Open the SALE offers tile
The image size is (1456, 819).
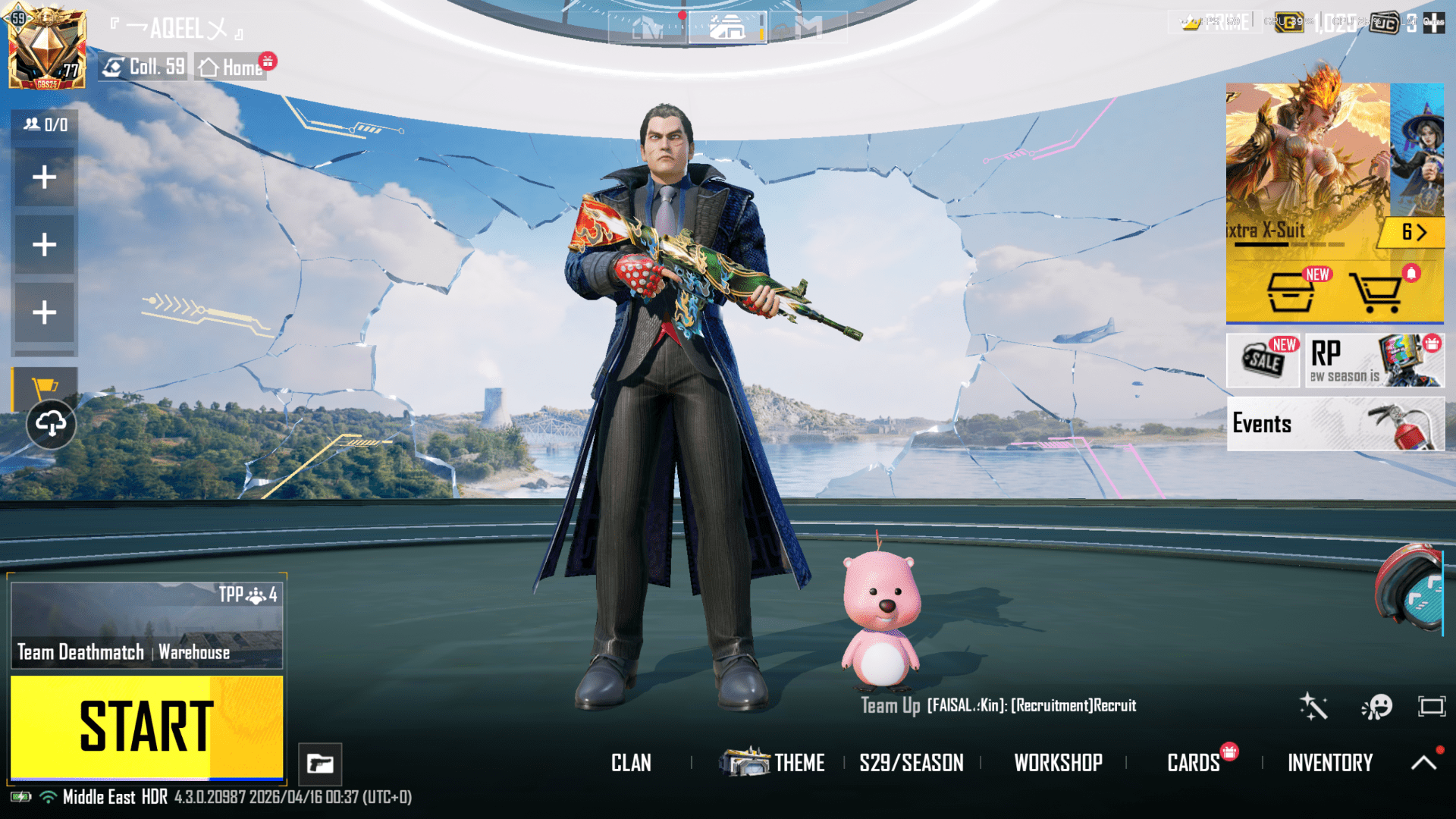point(1263,361)
